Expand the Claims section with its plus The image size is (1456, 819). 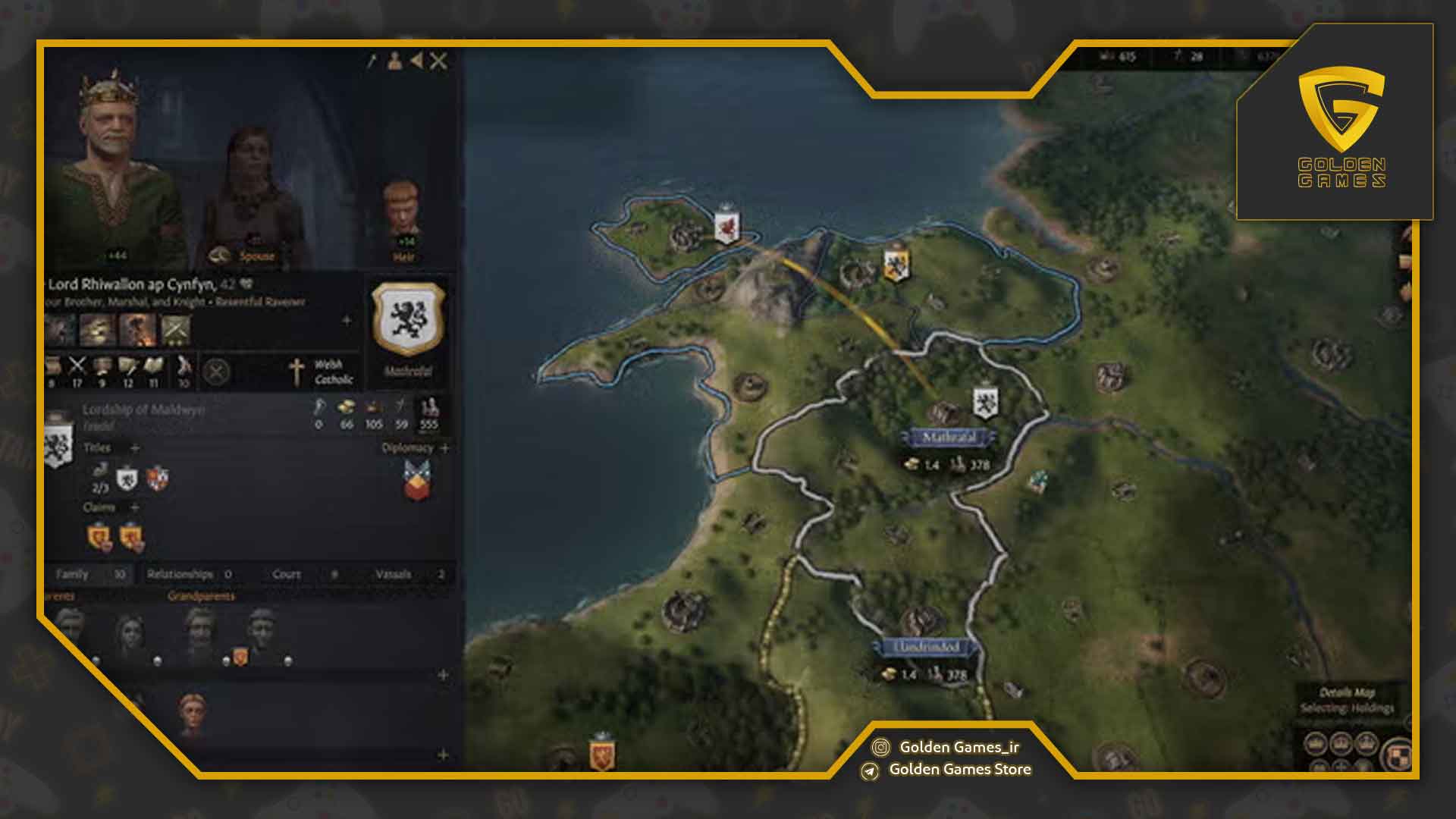point(135,505)
